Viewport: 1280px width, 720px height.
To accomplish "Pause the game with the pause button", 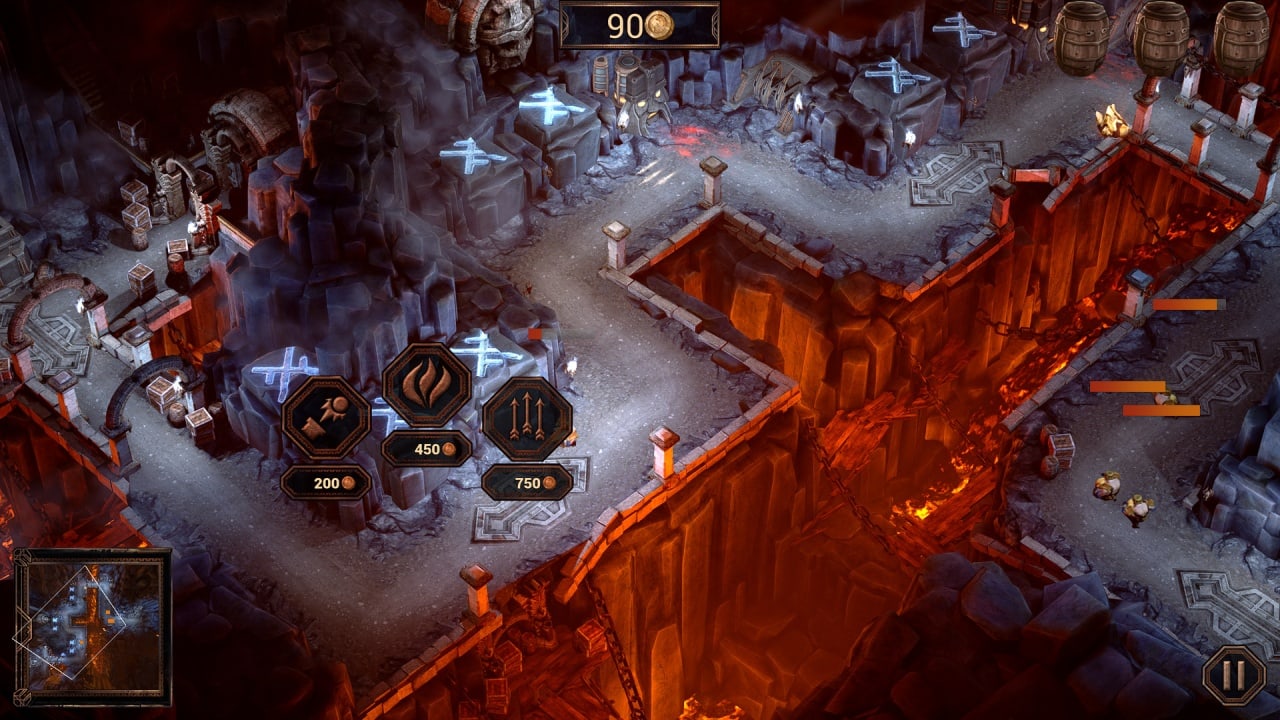I will 1234,676.
